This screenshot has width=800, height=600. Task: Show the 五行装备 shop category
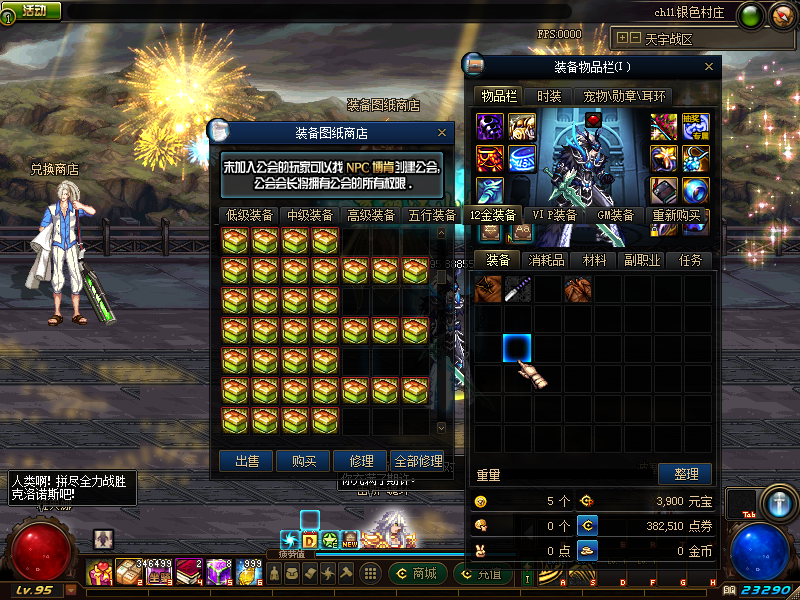(x=431, y=215)
